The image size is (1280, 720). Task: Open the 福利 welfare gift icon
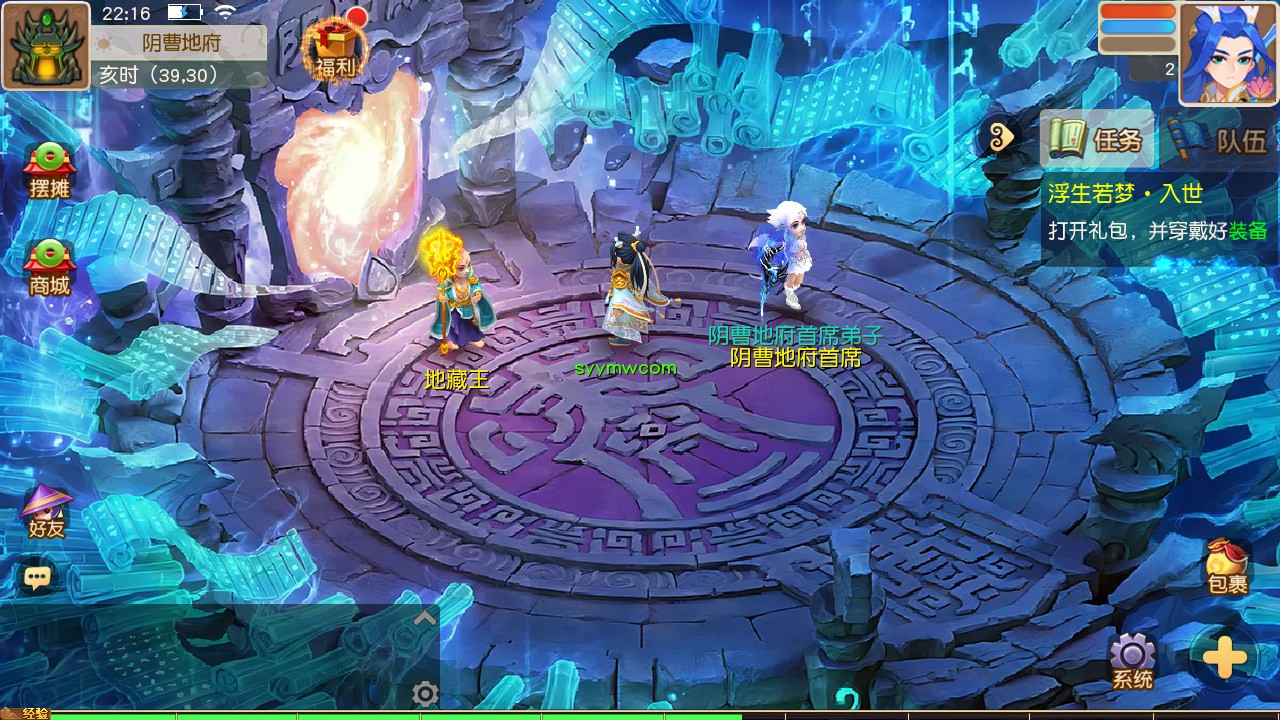coord(335,48)
